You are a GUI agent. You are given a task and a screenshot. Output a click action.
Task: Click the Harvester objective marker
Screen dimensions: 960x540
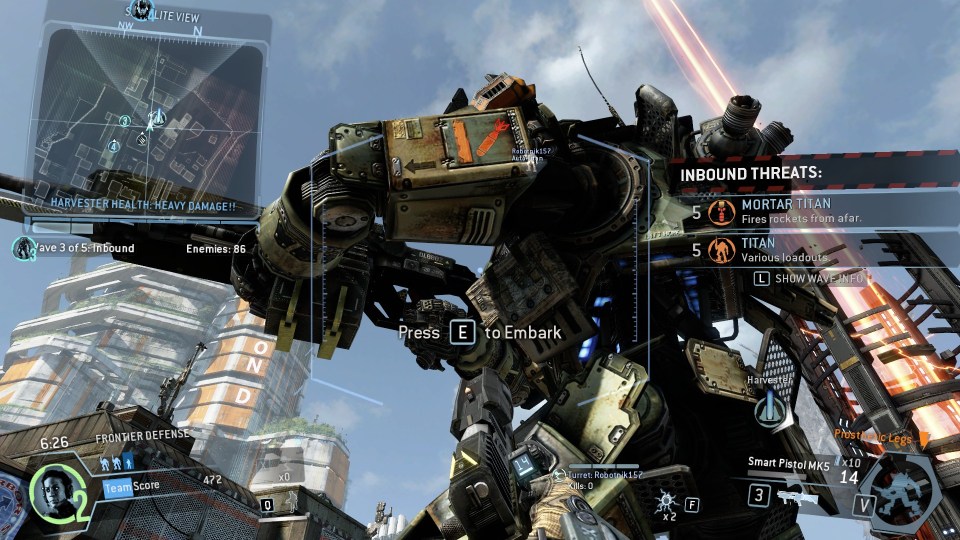768,408
